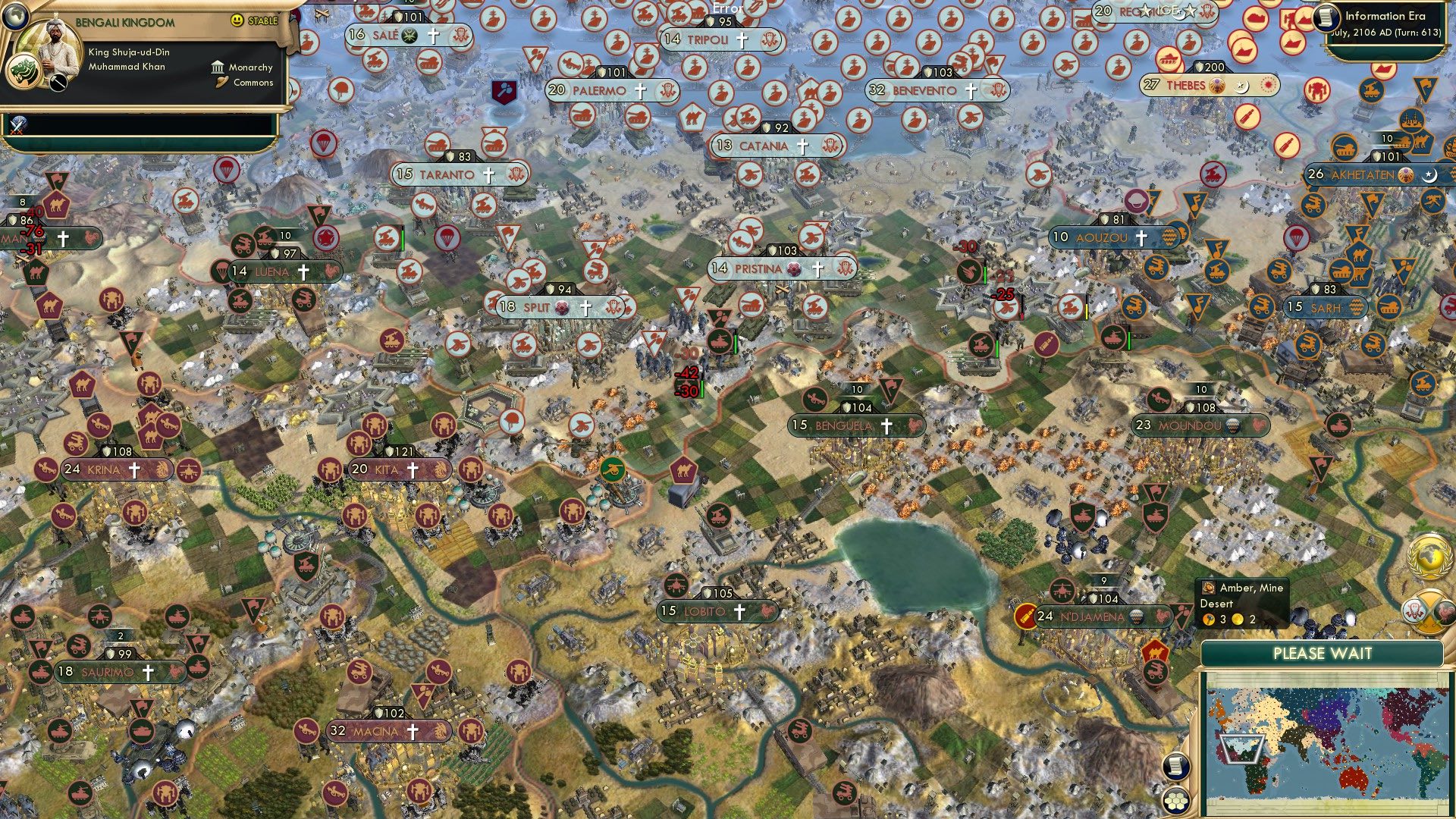Click the Monarchy government building icon
1456x819 pixels.
tap(218, 67)
